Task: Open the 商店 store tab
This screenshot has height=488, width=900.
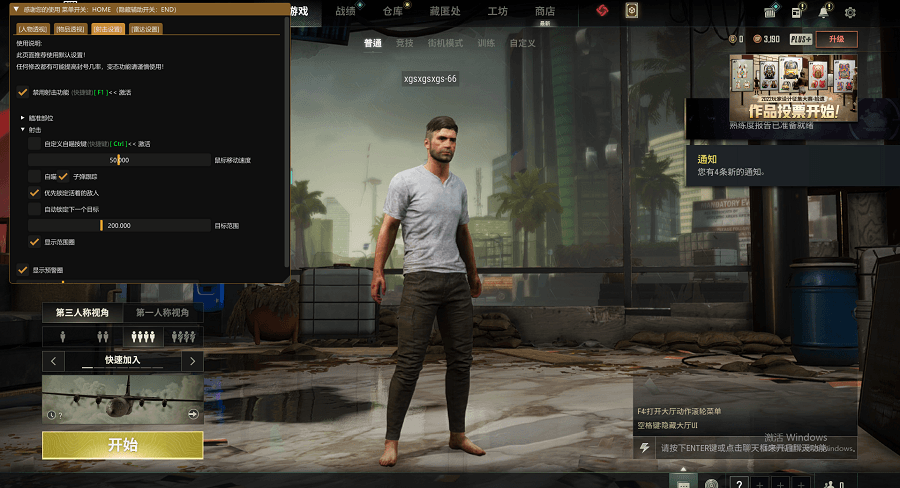Action: [545, 12]
